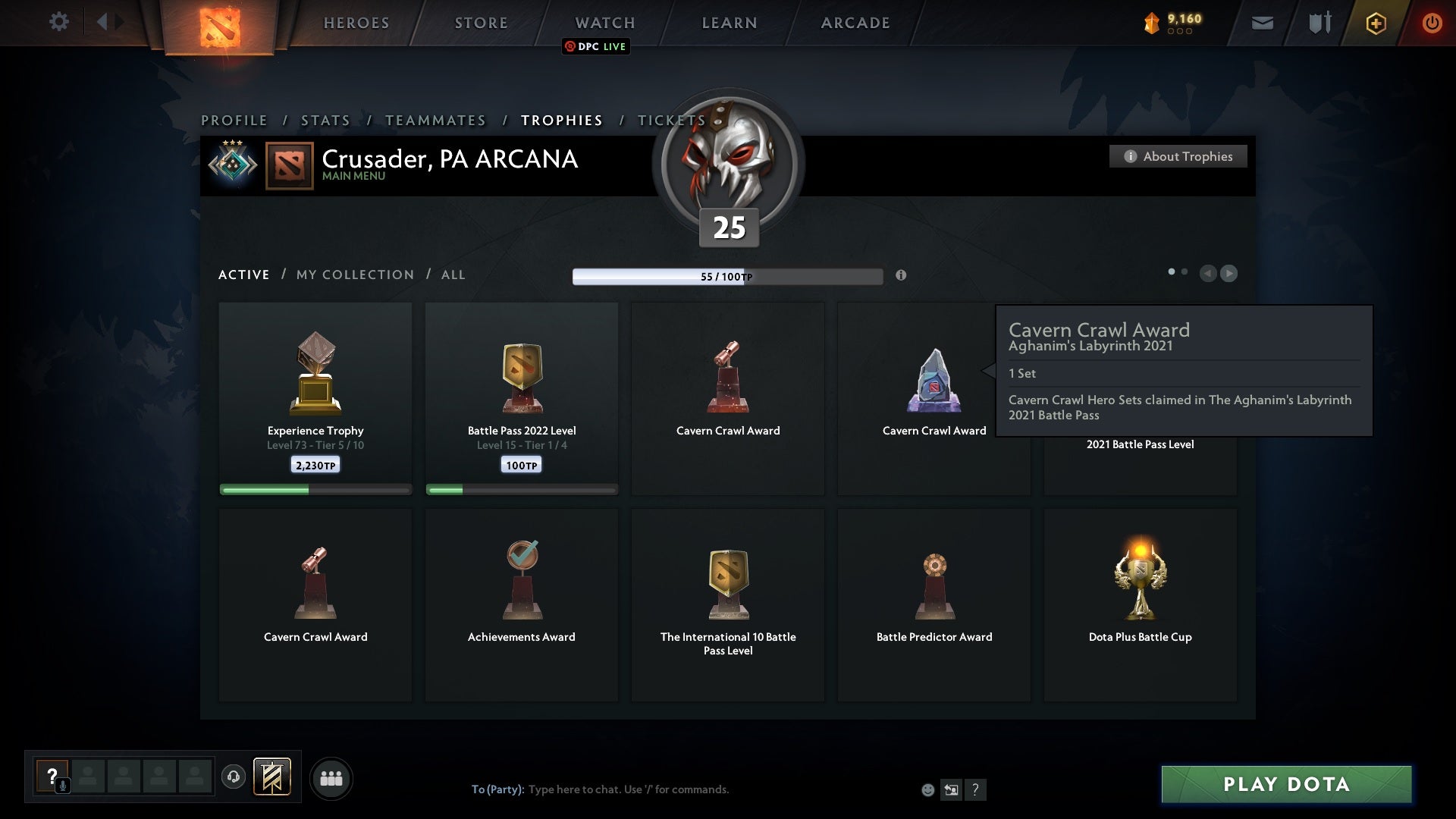Go to next trophy page with right arrow

[x=1228, y=274]
